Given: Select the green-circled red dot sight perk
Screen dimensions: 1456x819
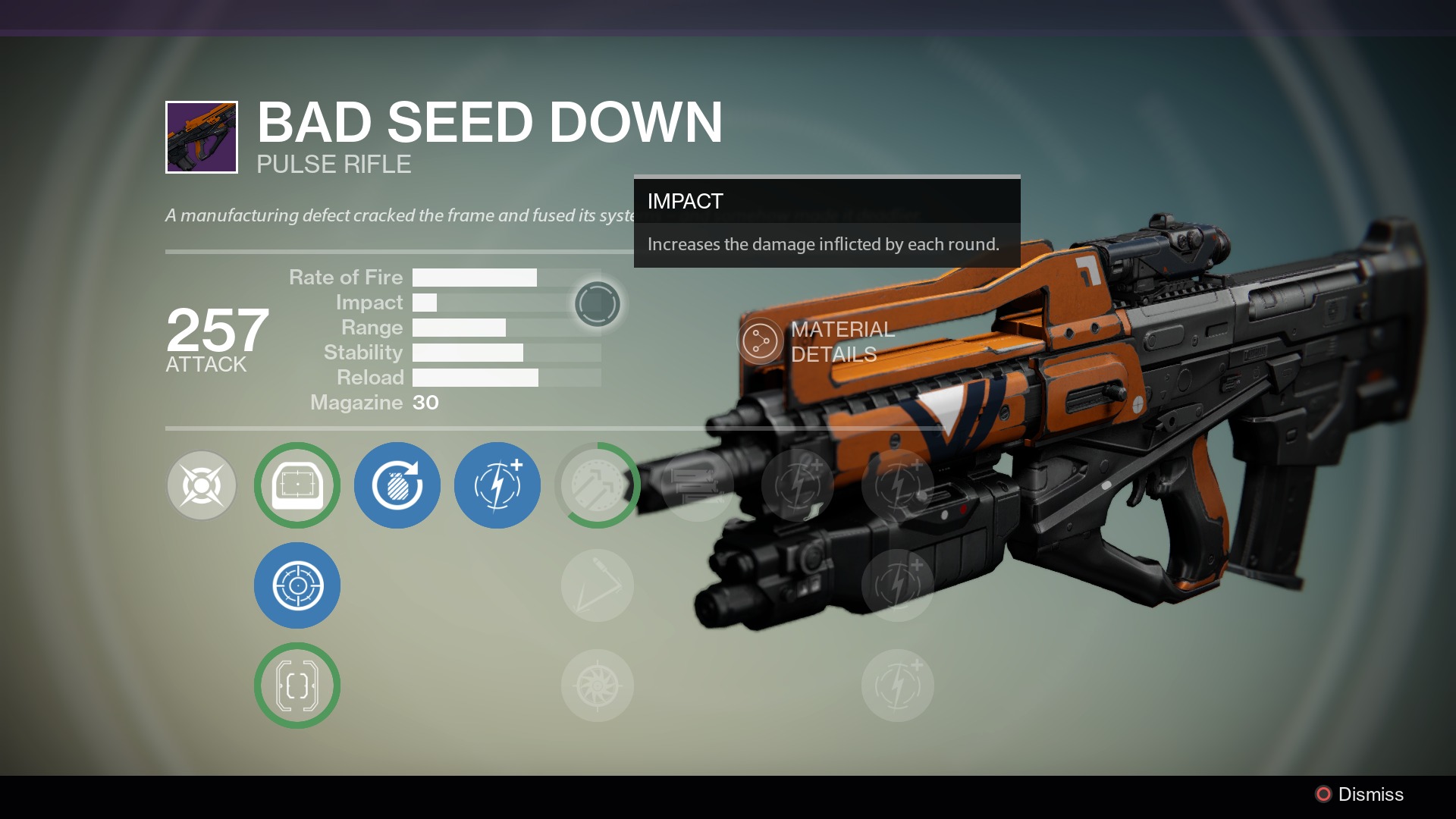Looking at the screenshot, I should (x=297, y=485).
